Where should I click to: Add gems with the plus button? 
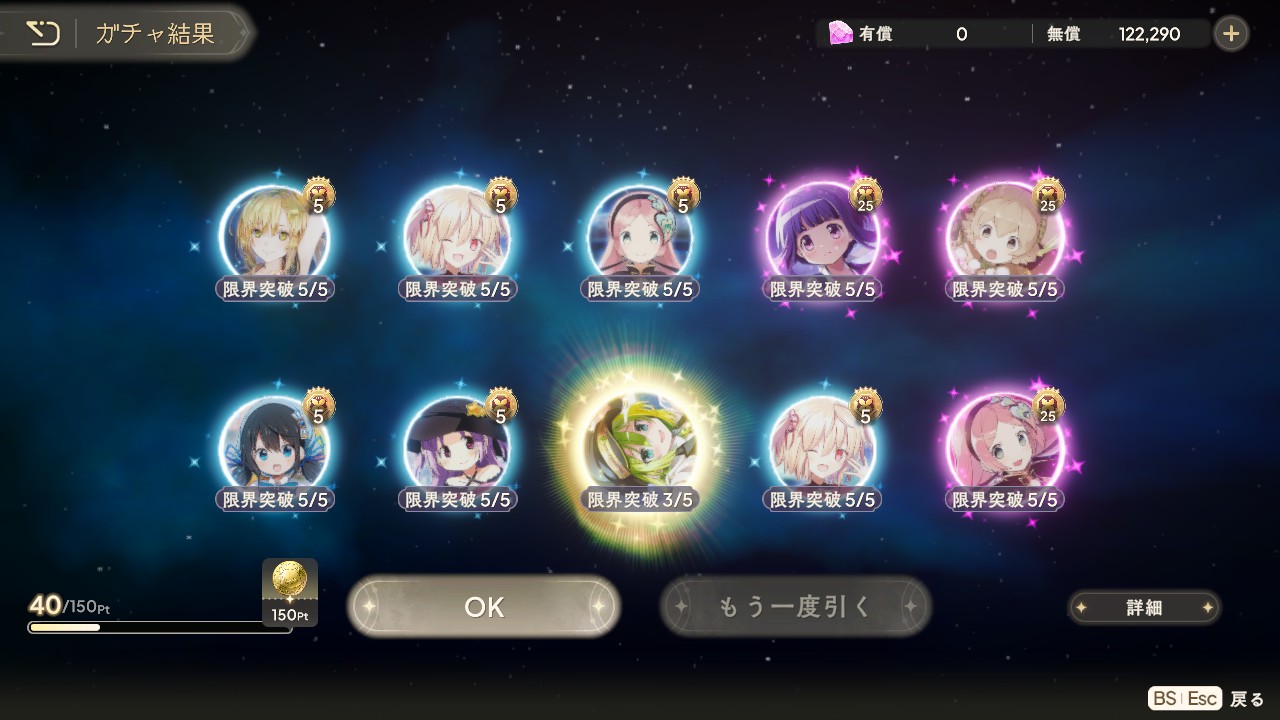click(x=1231, y=34)
